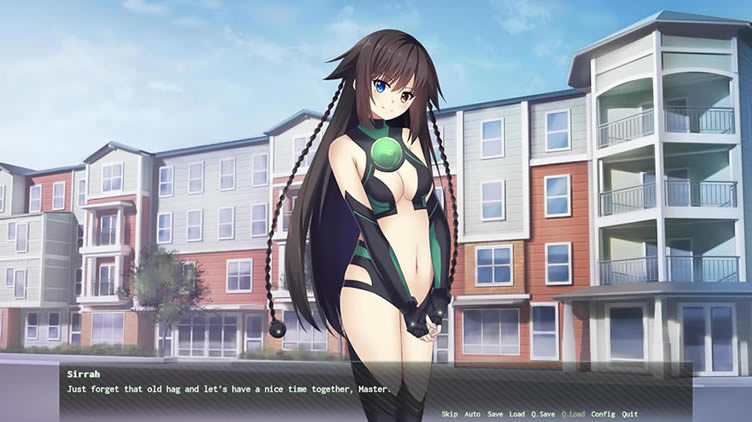The width and height of the screenshot is (752, 422).
Task: Enable Auto text advance
Action: coord(472,414)
